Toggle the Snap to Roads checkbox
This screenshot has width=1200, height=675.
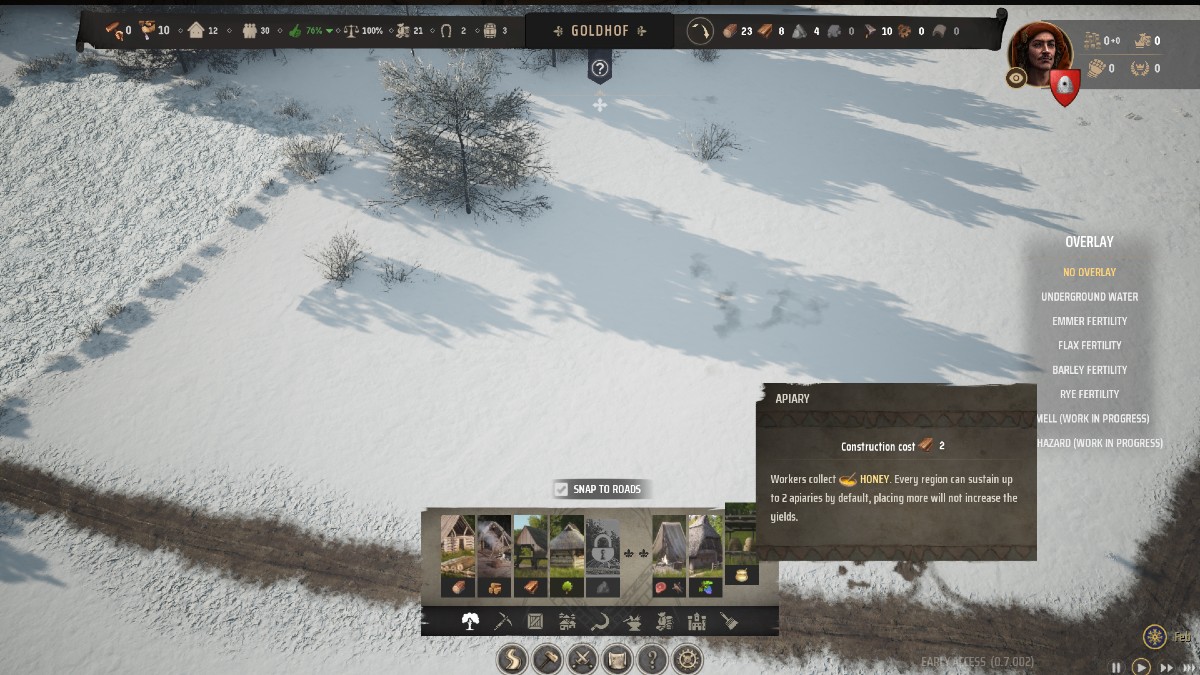[x=562, y=489]
